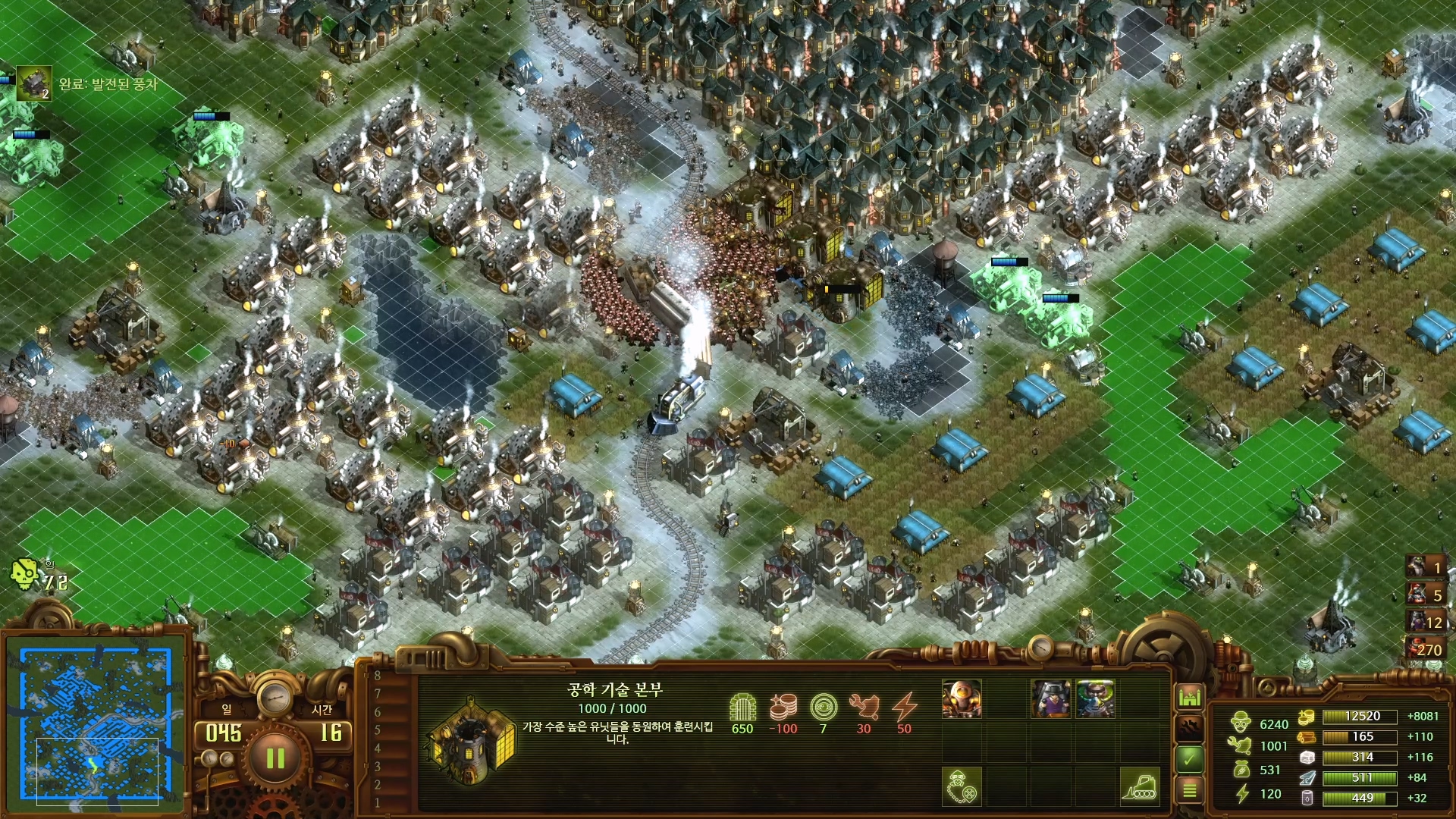Select the army group showing 12 units
Viewport: 1456px width, 819px height.
tap(1425, 622)
